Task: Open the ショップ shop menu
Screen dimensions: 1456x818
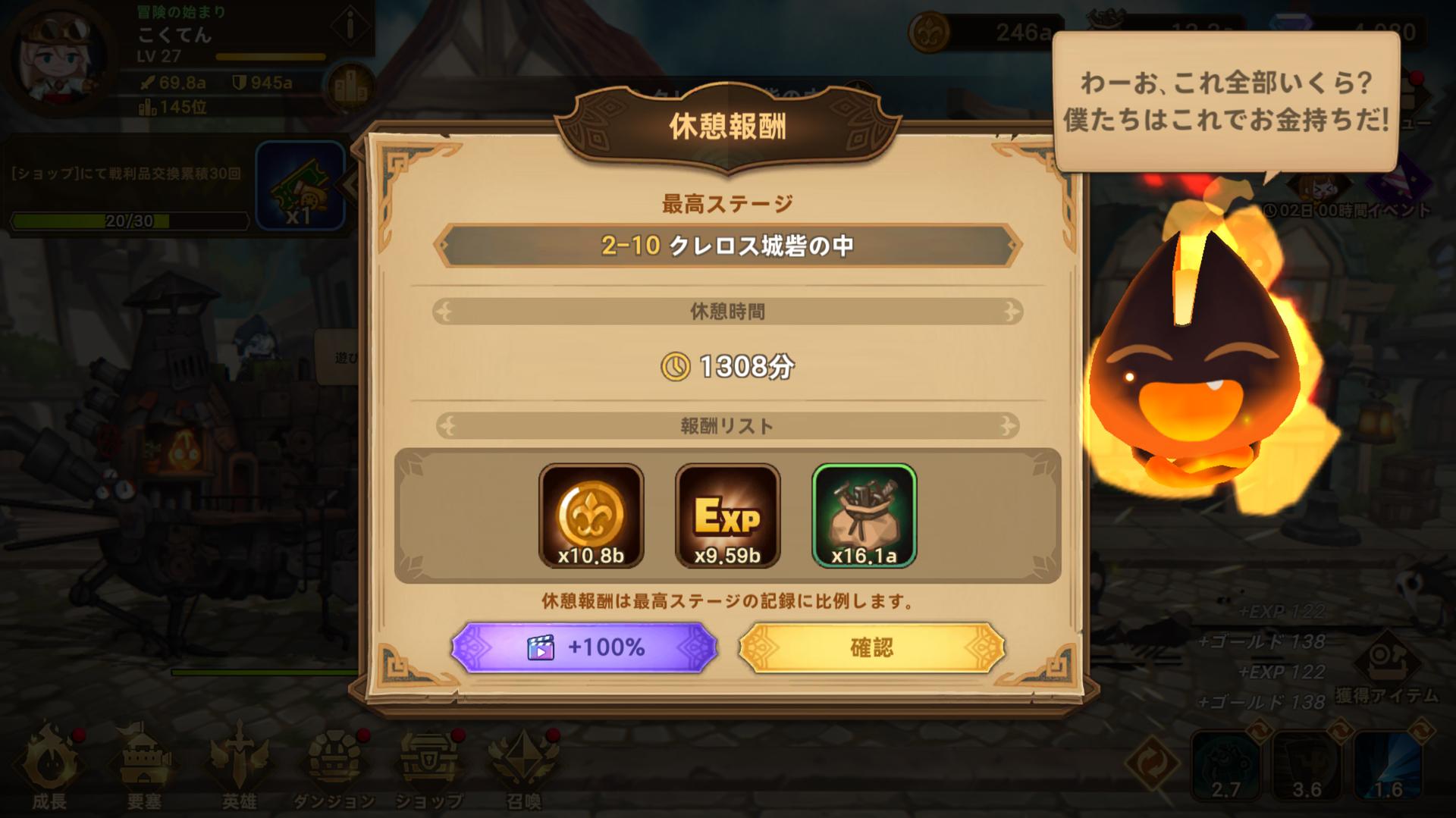Action: tap(428, 766)
